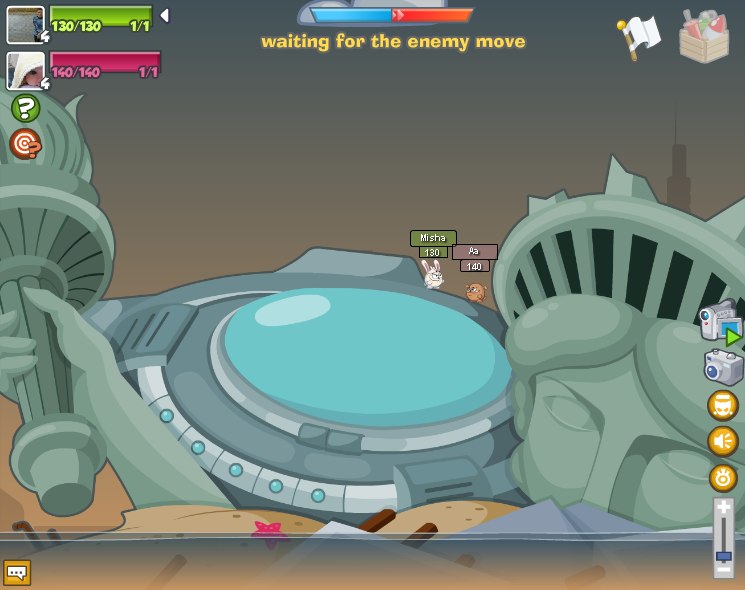The height and width of the screenshot is (590, 745).
Task: Zoom in with the plus button
Action: [x=723, y=508]
